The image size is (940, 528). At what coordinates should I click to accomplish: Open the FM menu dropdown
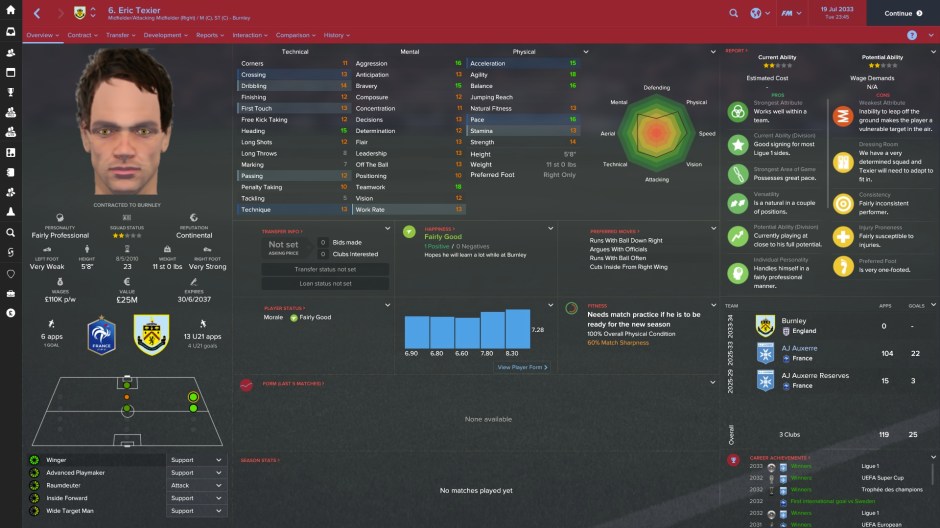792,13
